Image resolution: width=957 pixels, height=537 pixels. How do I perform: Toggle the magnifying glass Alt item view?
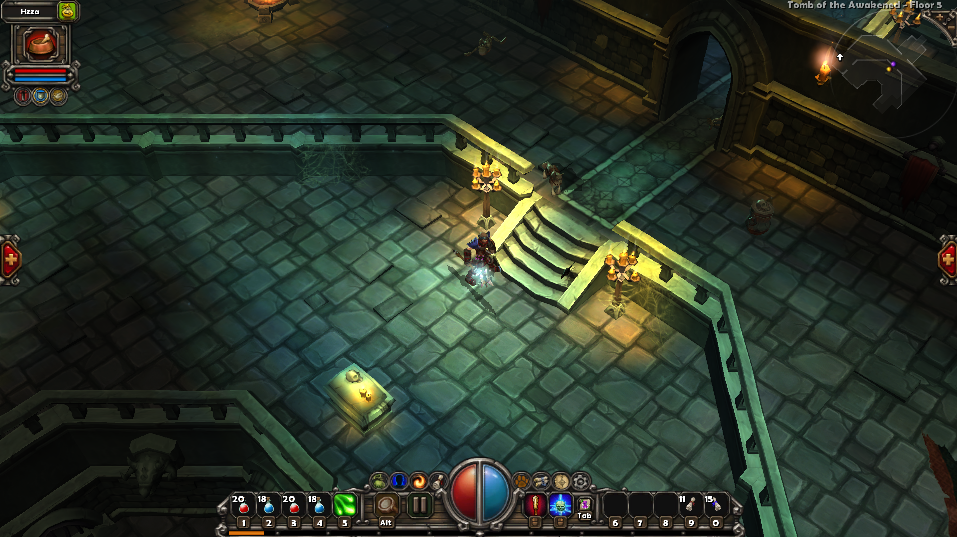click(386, 506)
